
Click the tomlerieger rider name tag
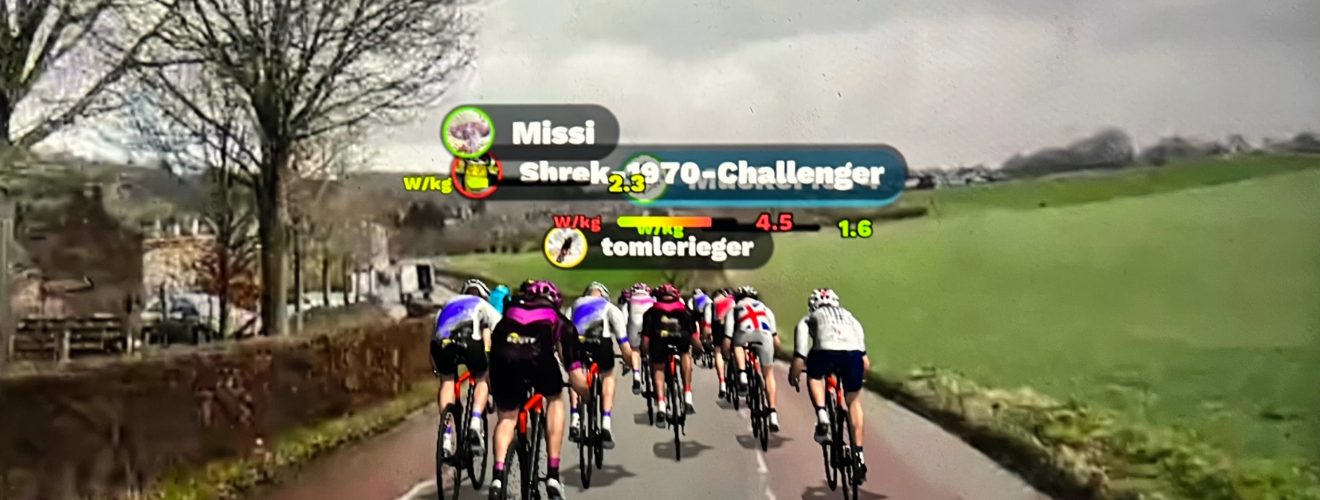[662, 247]
